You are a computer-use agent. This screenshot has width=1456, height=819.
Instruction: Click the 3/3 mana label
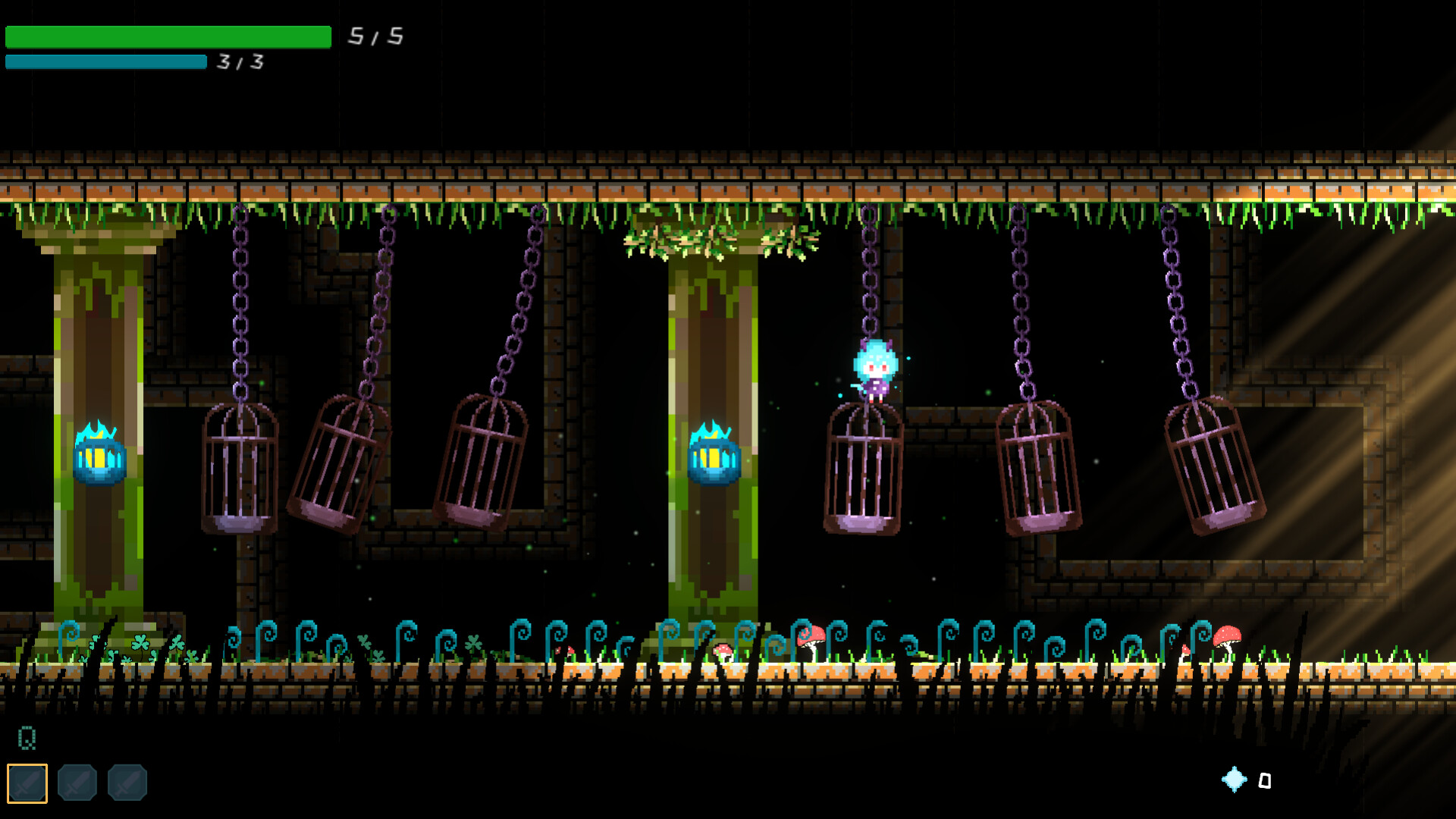[x=239, y=62]
